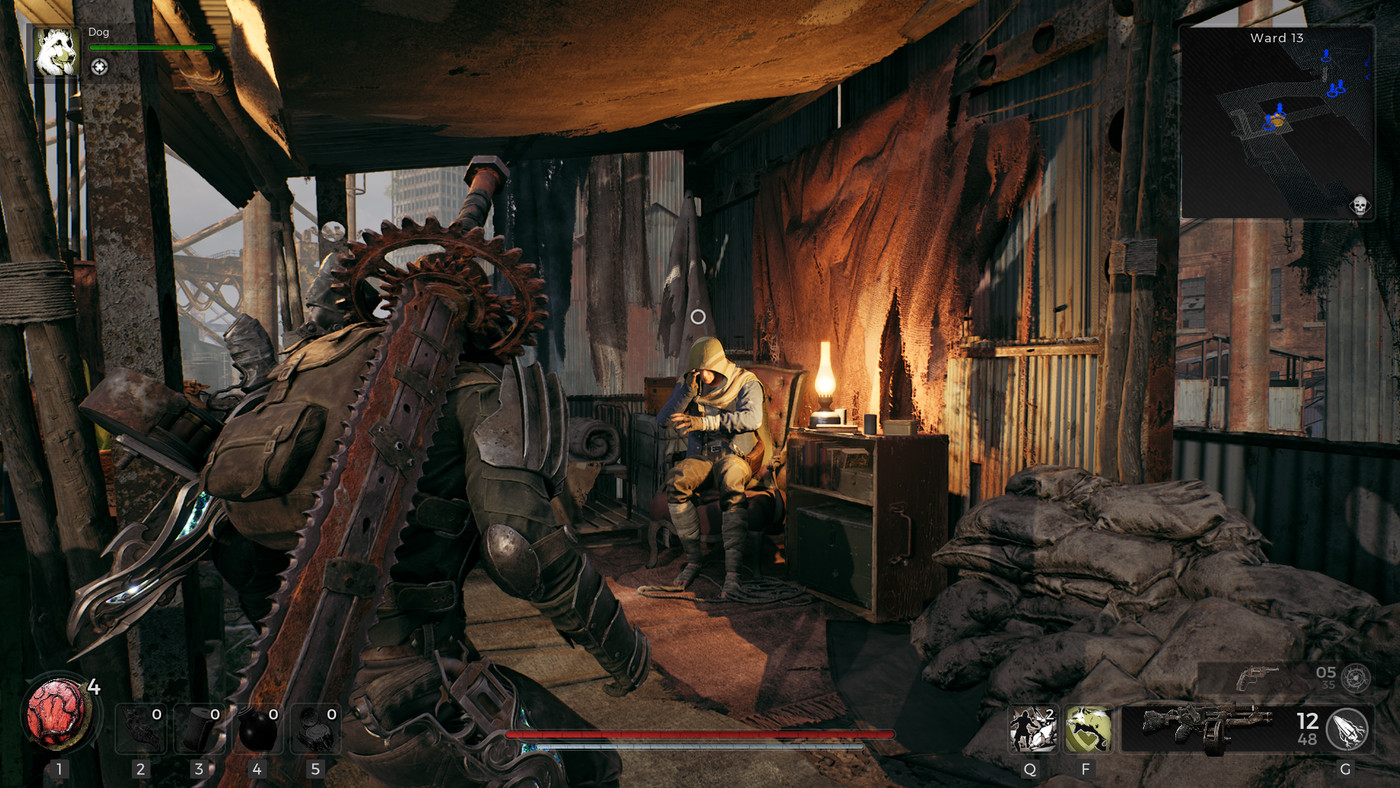
Task: Click the revolver's circular mod icon
Action: tap(1356, 678)
